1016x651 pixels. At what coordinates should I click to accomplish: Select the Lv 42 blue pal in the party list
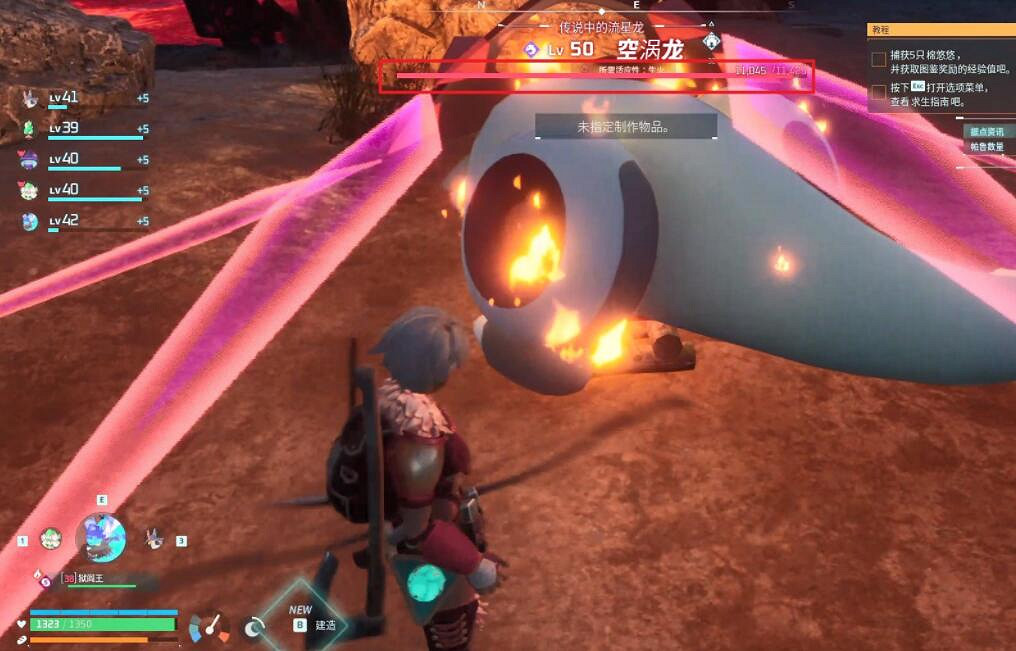coord(30,221)
